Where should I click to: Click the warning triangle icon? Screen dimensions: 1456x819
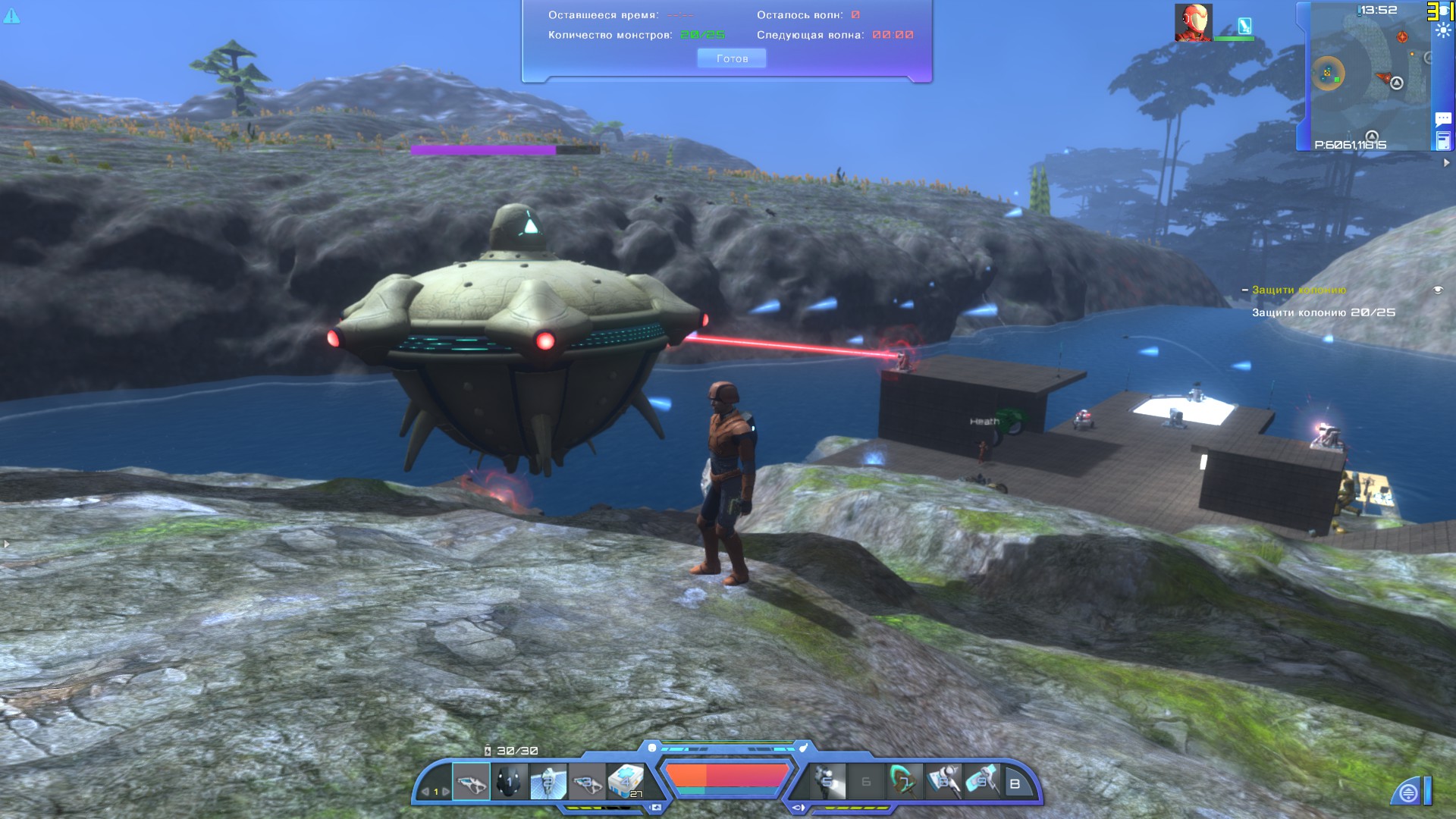(12, 14)
